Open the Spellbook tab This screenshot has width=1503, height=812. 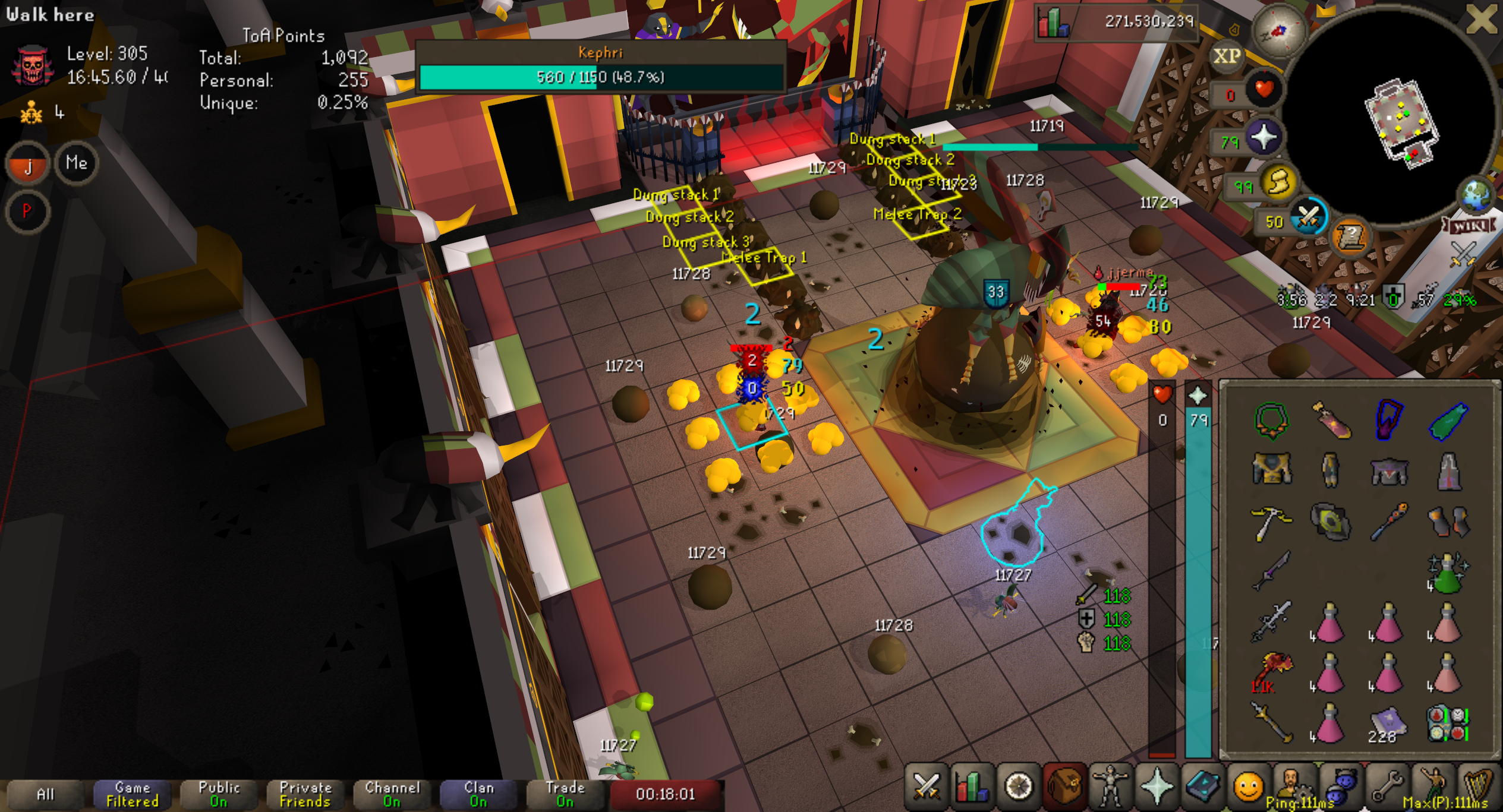coord(1202,787)
